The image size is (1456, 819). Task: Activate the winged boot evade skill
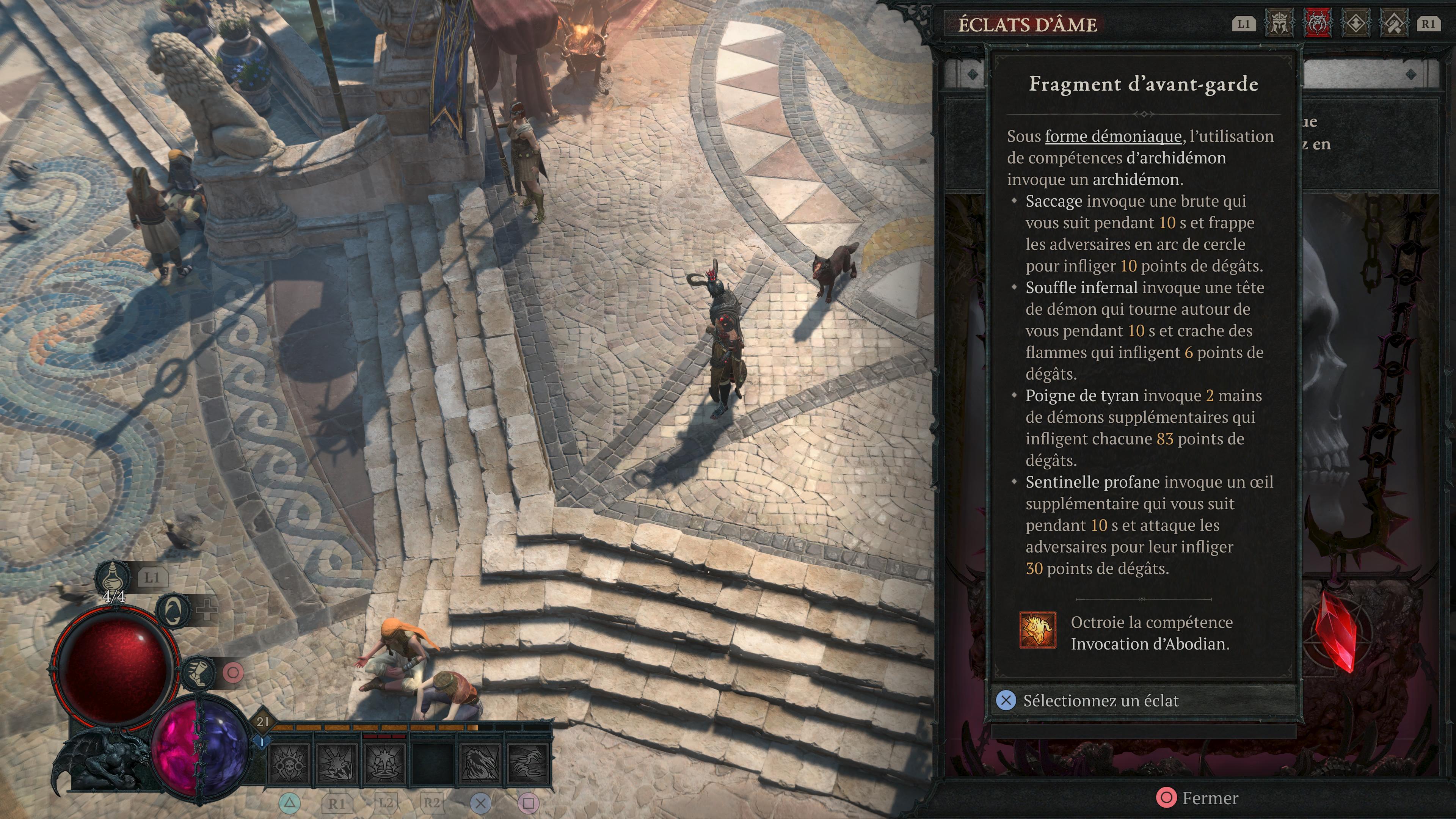click(198, 673)
